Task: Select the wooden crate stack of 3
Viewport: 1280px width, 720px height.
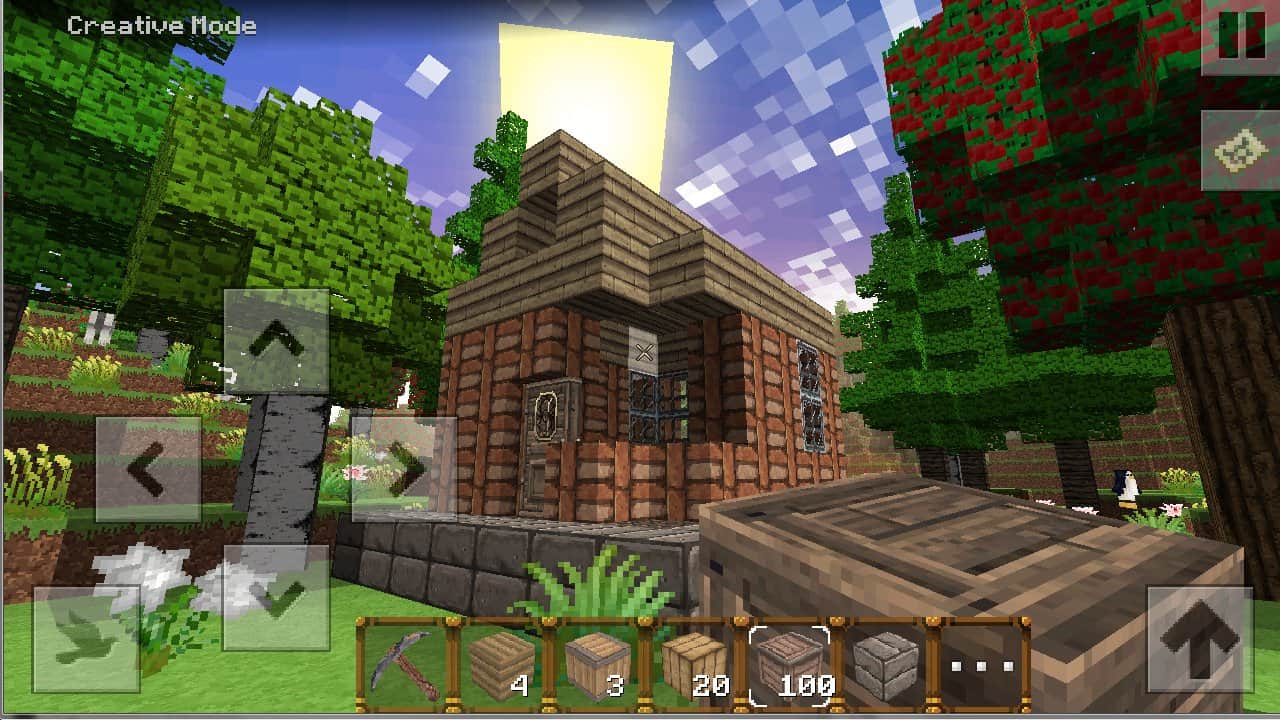Action: [597, 665]
